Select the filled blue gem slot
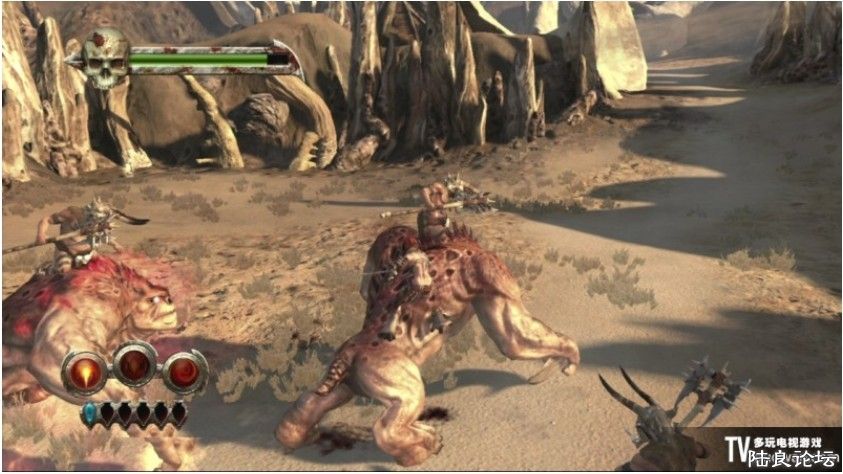This screenshot has height=474, width=843. pyautogui.click(x=89, y=411)
